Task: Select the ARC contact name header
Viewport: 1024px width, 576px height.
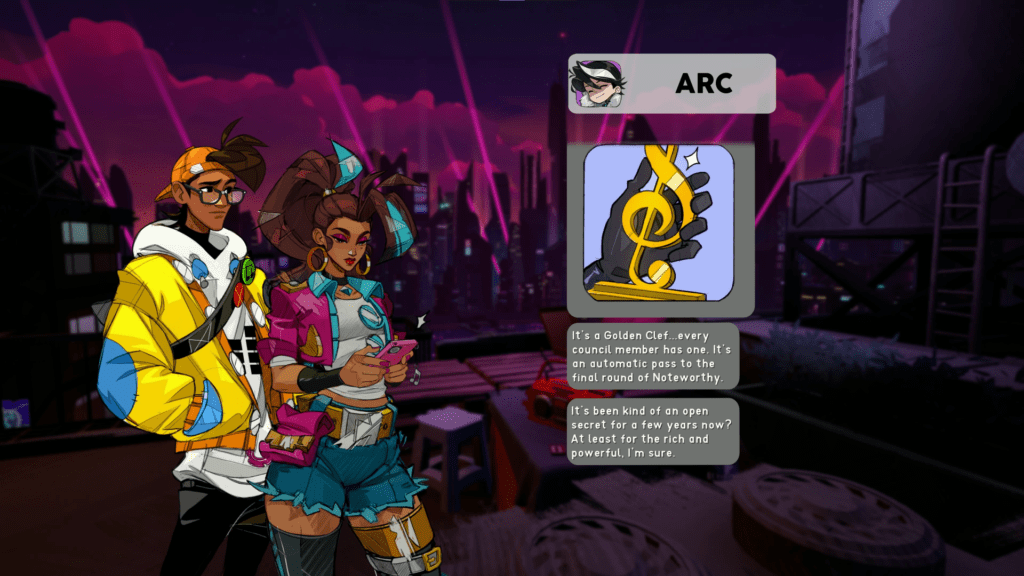Action: (703, 84)
